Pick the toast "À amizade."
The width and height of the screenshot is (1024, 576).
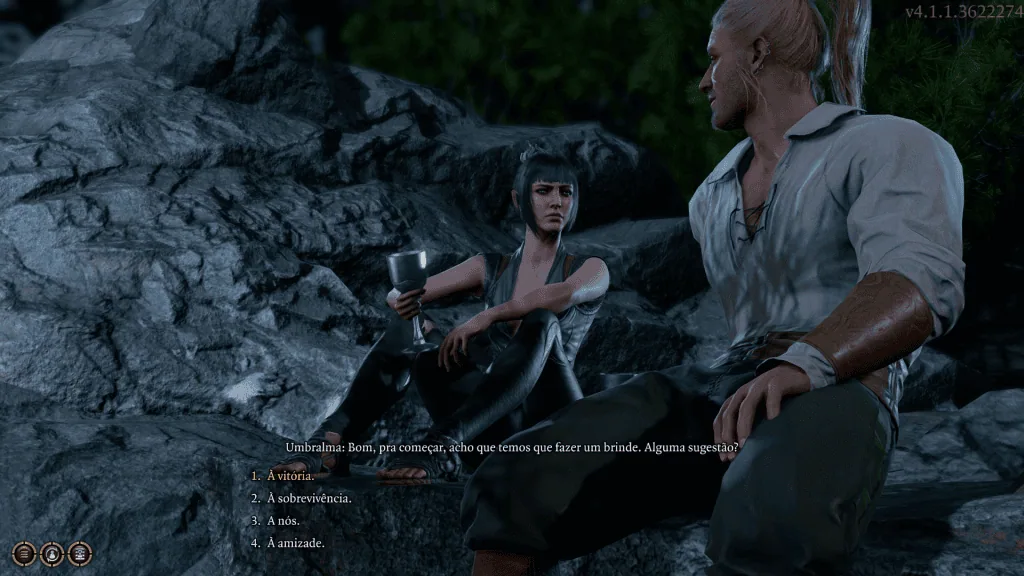295,542
